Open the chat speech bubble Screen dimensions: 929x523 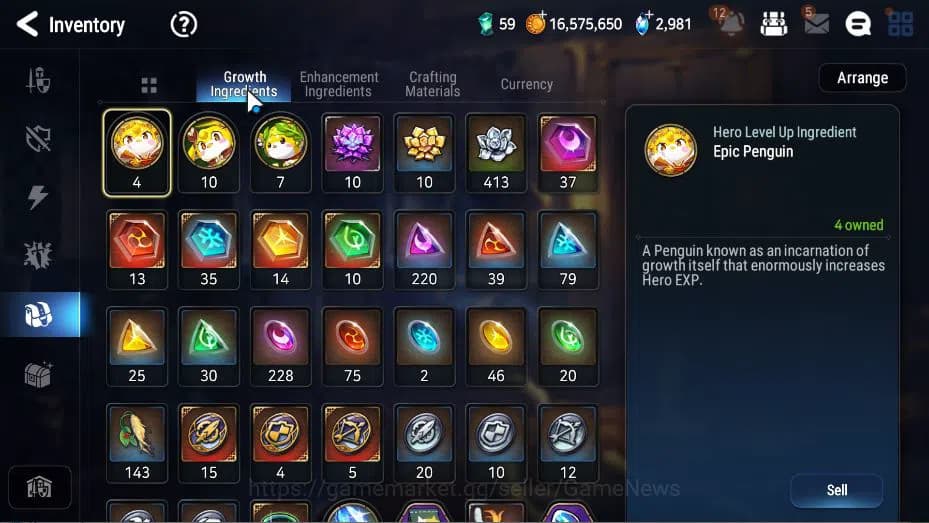[858, 24]
